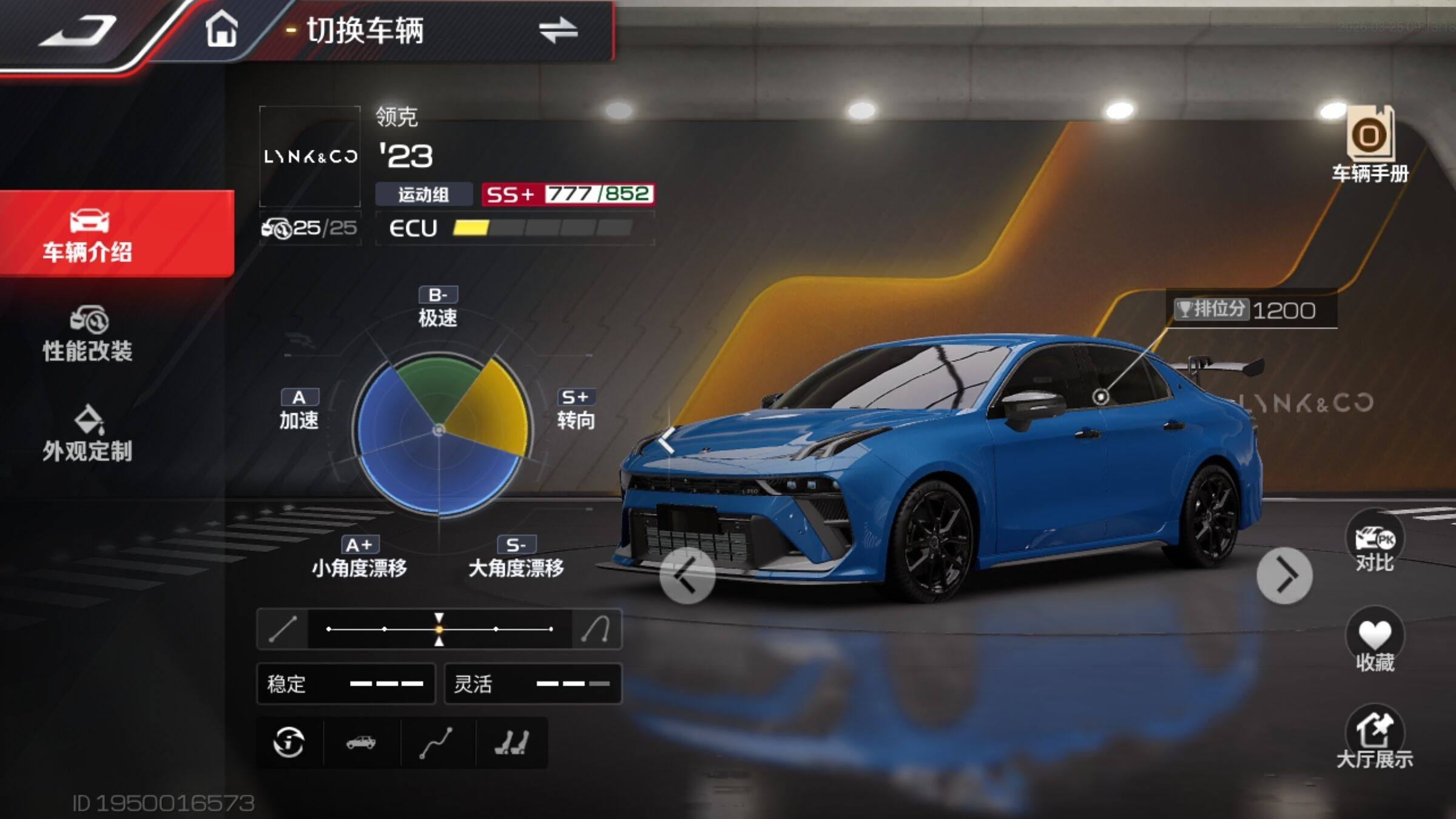Switch to the 外观定制 appearance customization tab
This screenshot has width=1456, height=819.
click(x=89, y=434)
